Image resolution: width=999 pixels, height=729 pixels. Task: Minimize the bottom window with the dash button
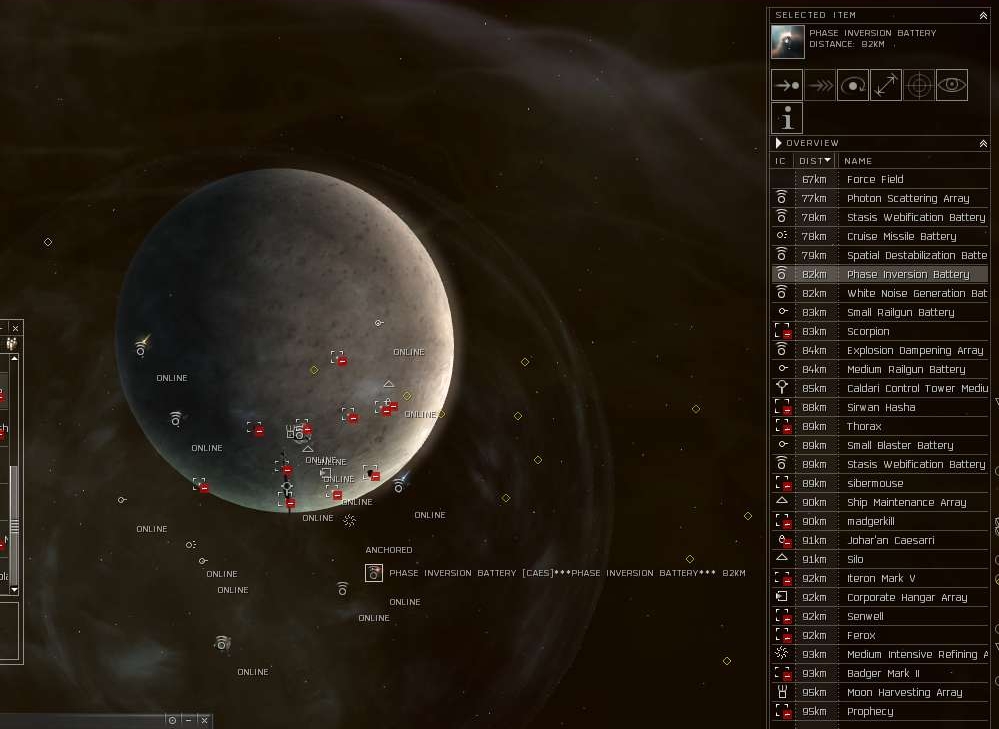tap(188, 720)
